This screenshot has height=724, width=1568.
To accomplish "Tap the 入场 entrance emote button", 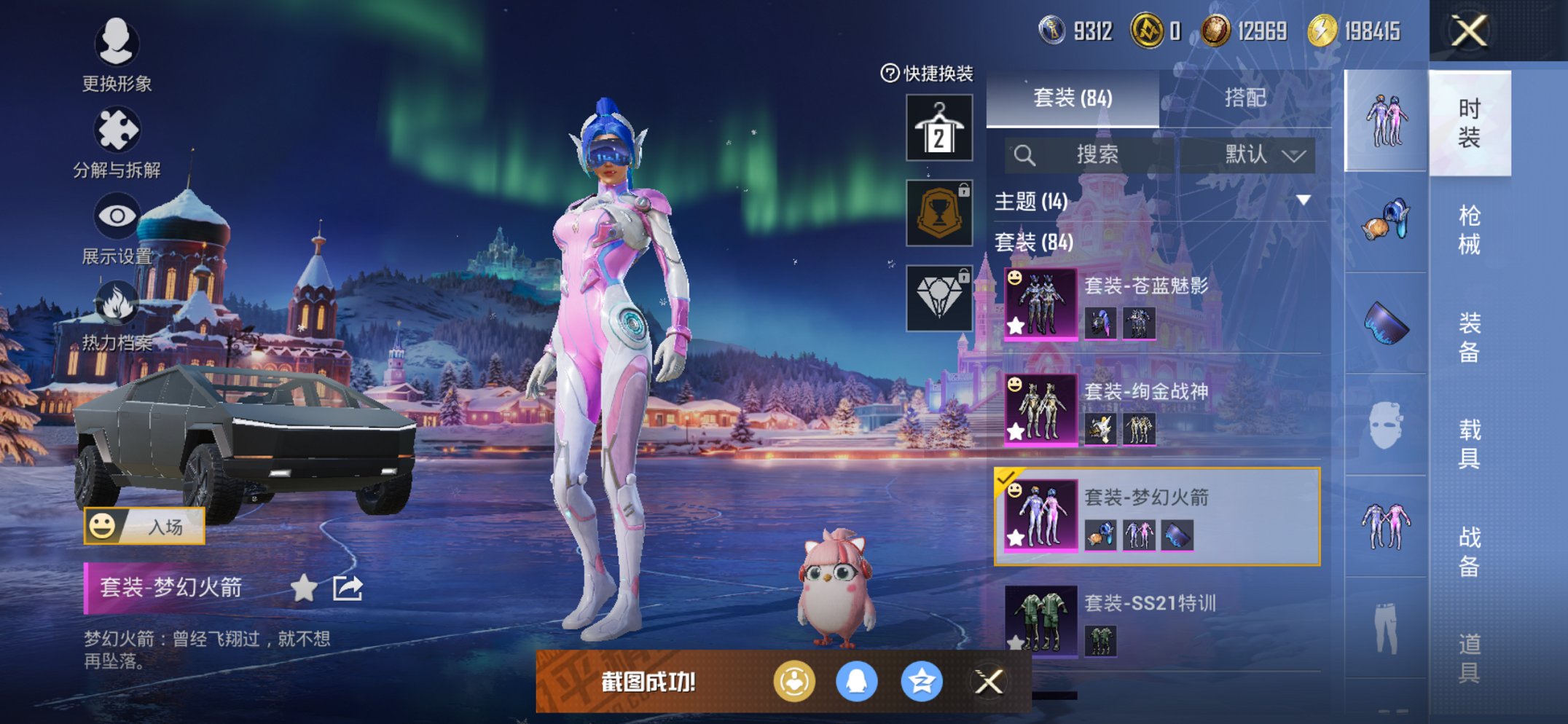I will coord(144,526).
